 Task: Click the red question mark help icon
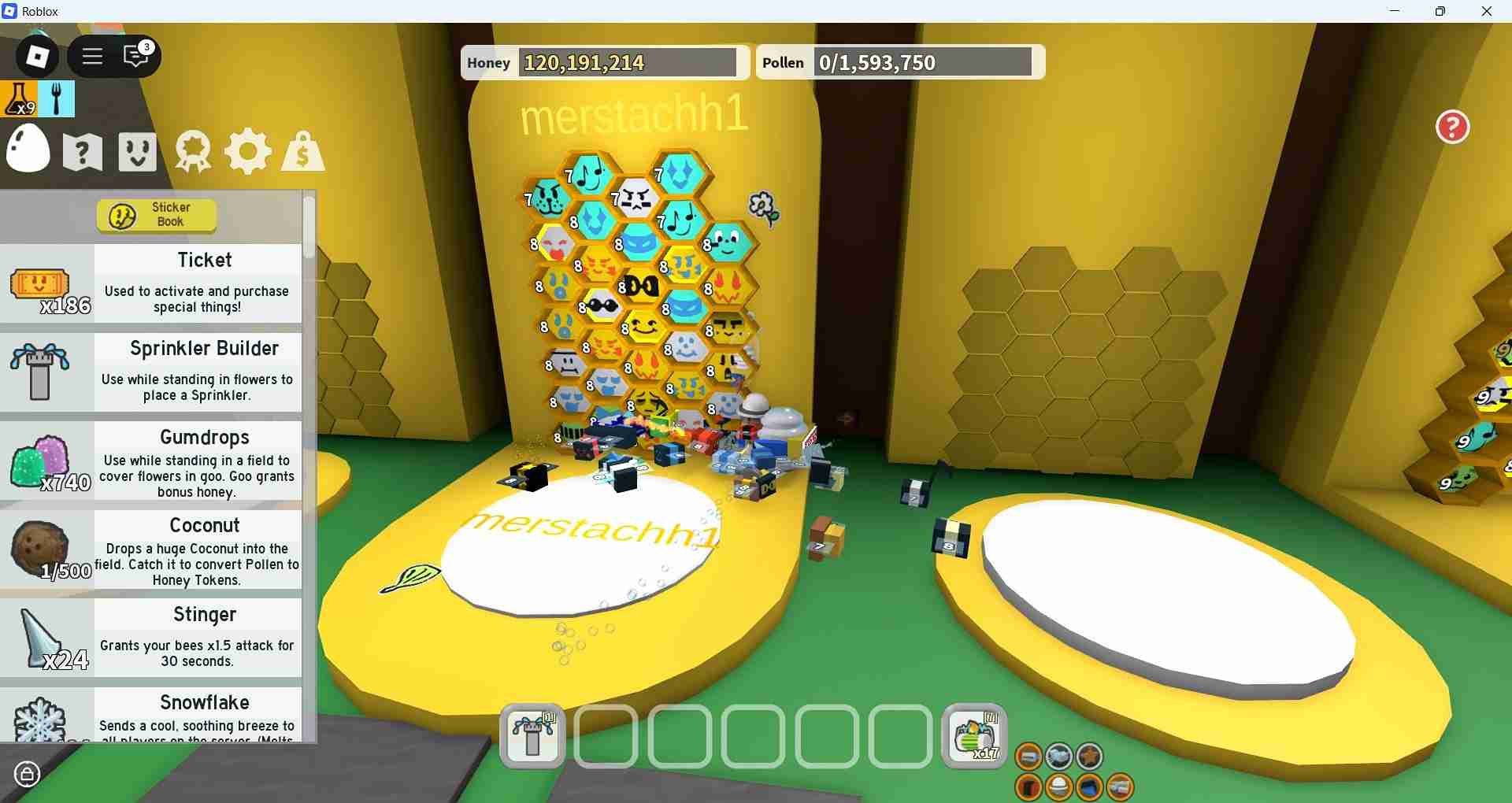point(1451,127)
